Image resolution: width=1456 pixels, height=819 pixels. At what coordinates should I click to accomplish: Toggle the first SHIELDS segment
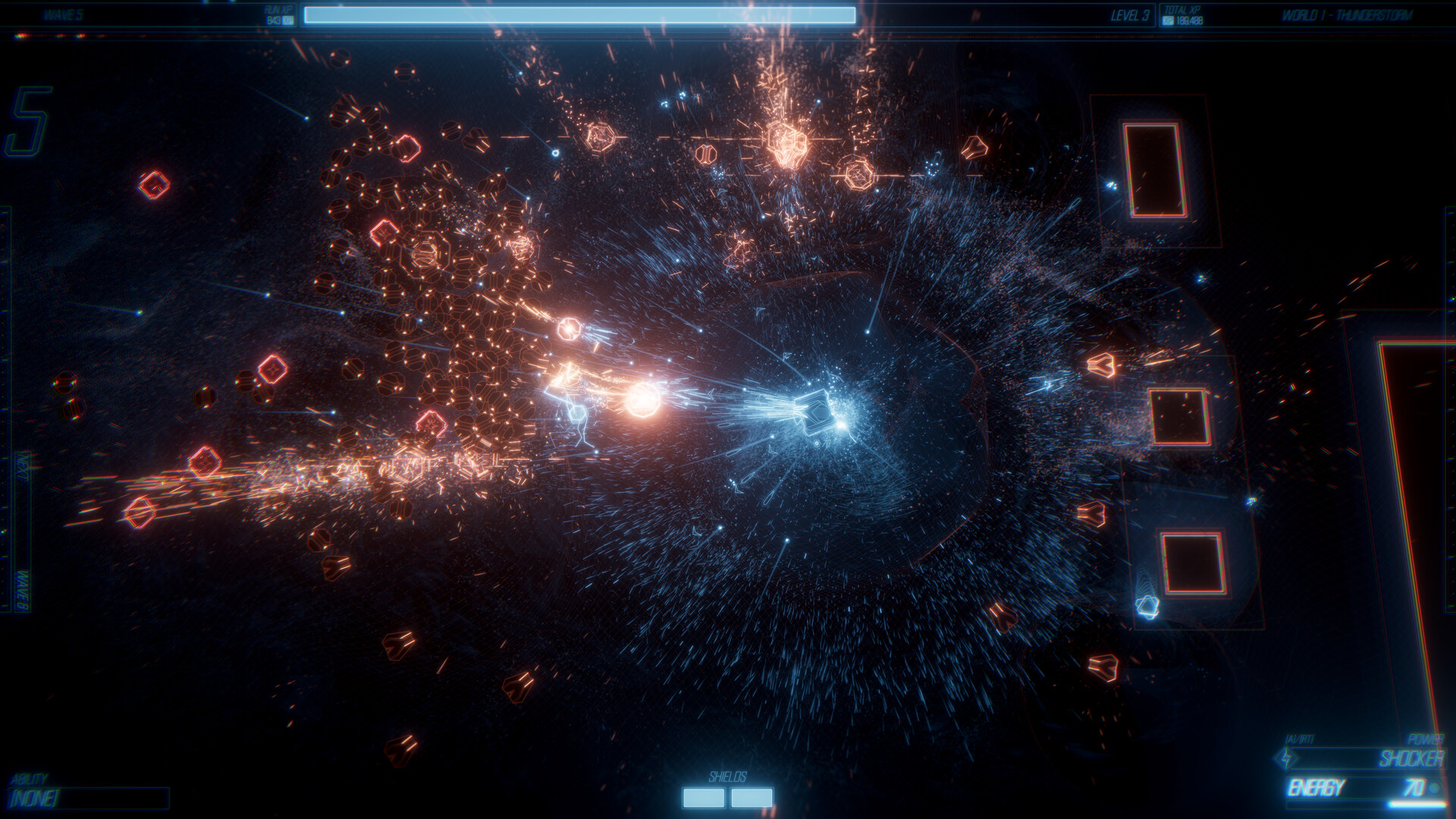tap(703, 797)
